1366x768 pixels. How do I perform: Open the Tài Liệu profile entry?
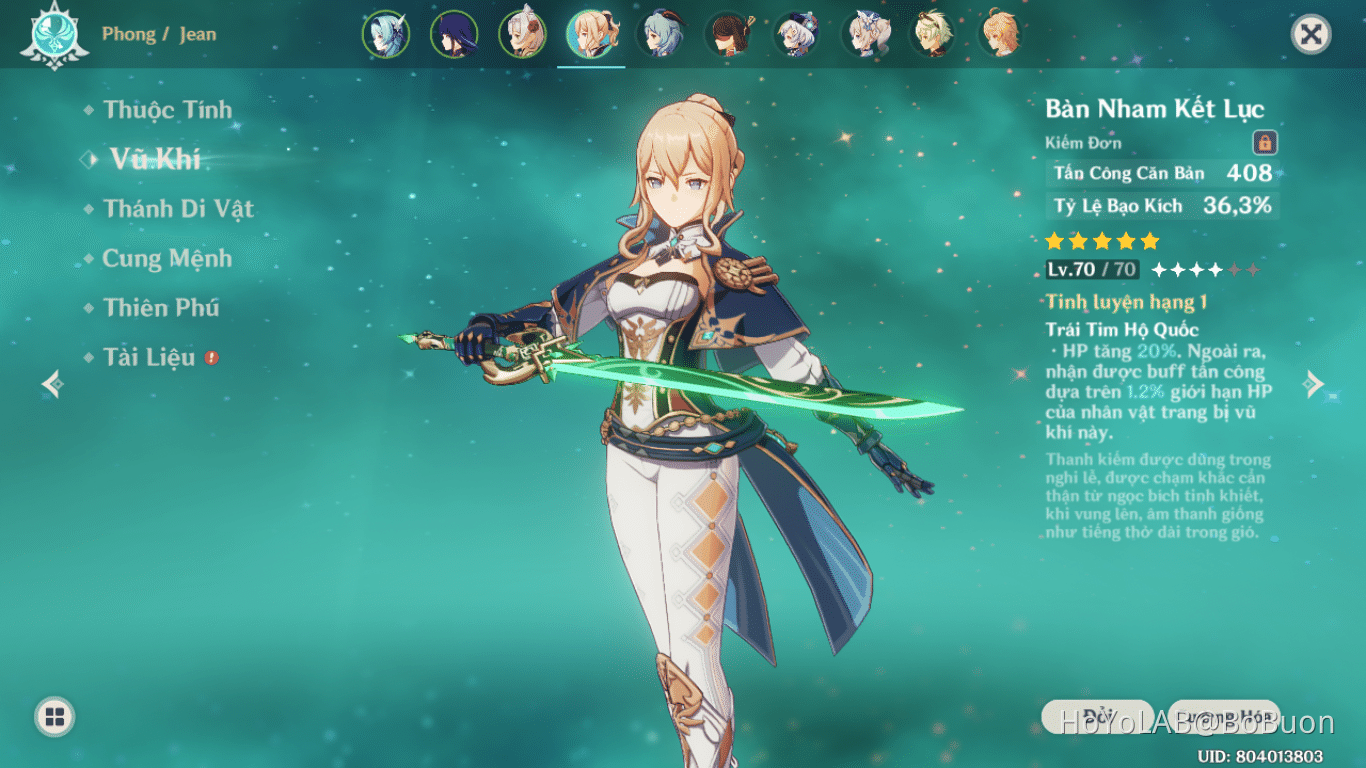149,357
